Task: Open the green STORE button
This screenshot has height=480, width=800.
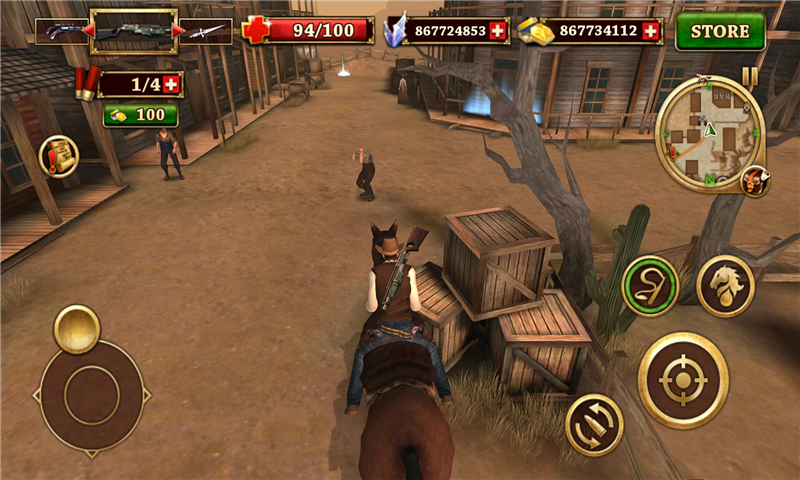Action: [x=720, y=31]
